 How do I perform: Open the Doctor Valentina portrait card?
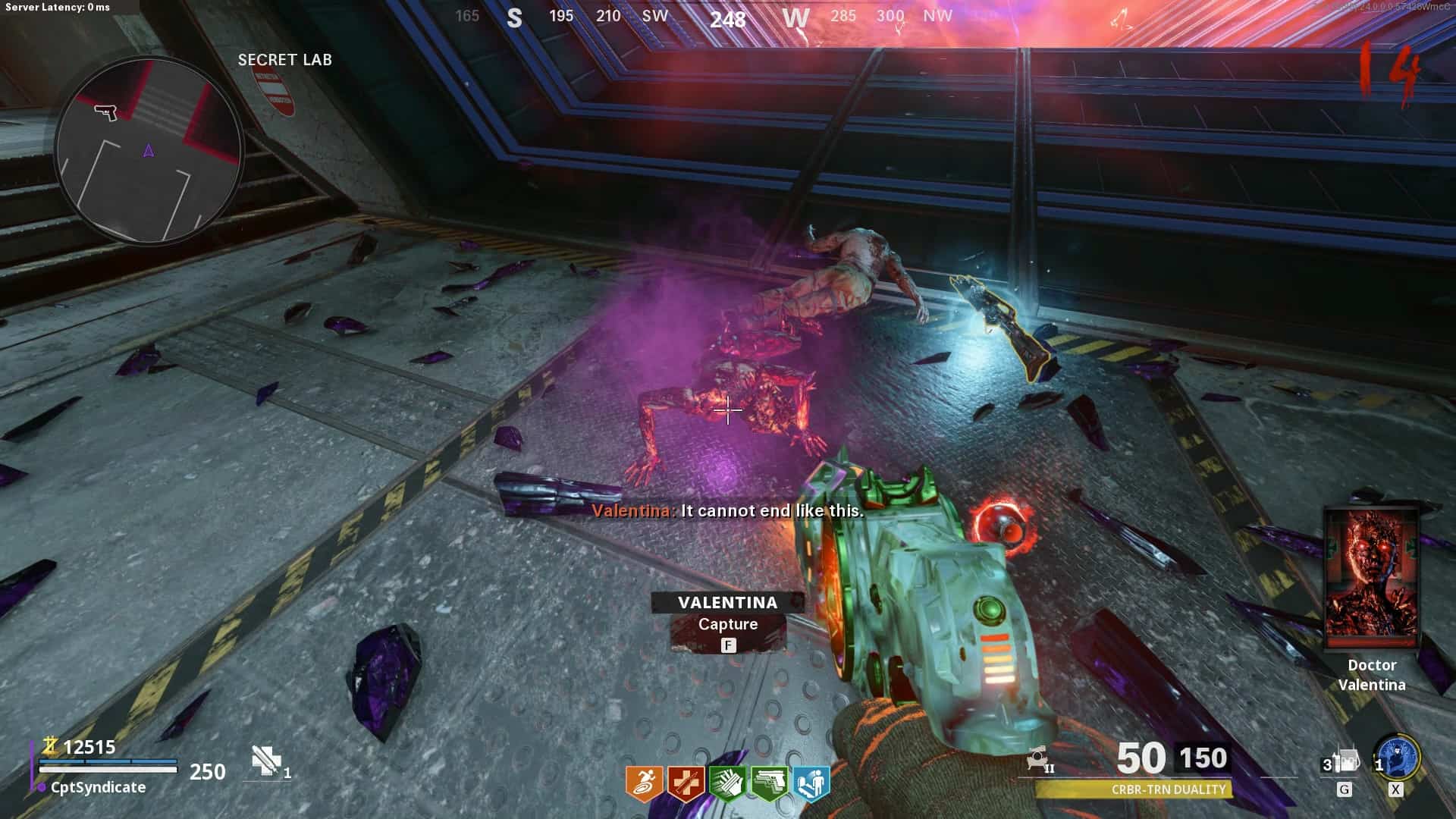1371,579
